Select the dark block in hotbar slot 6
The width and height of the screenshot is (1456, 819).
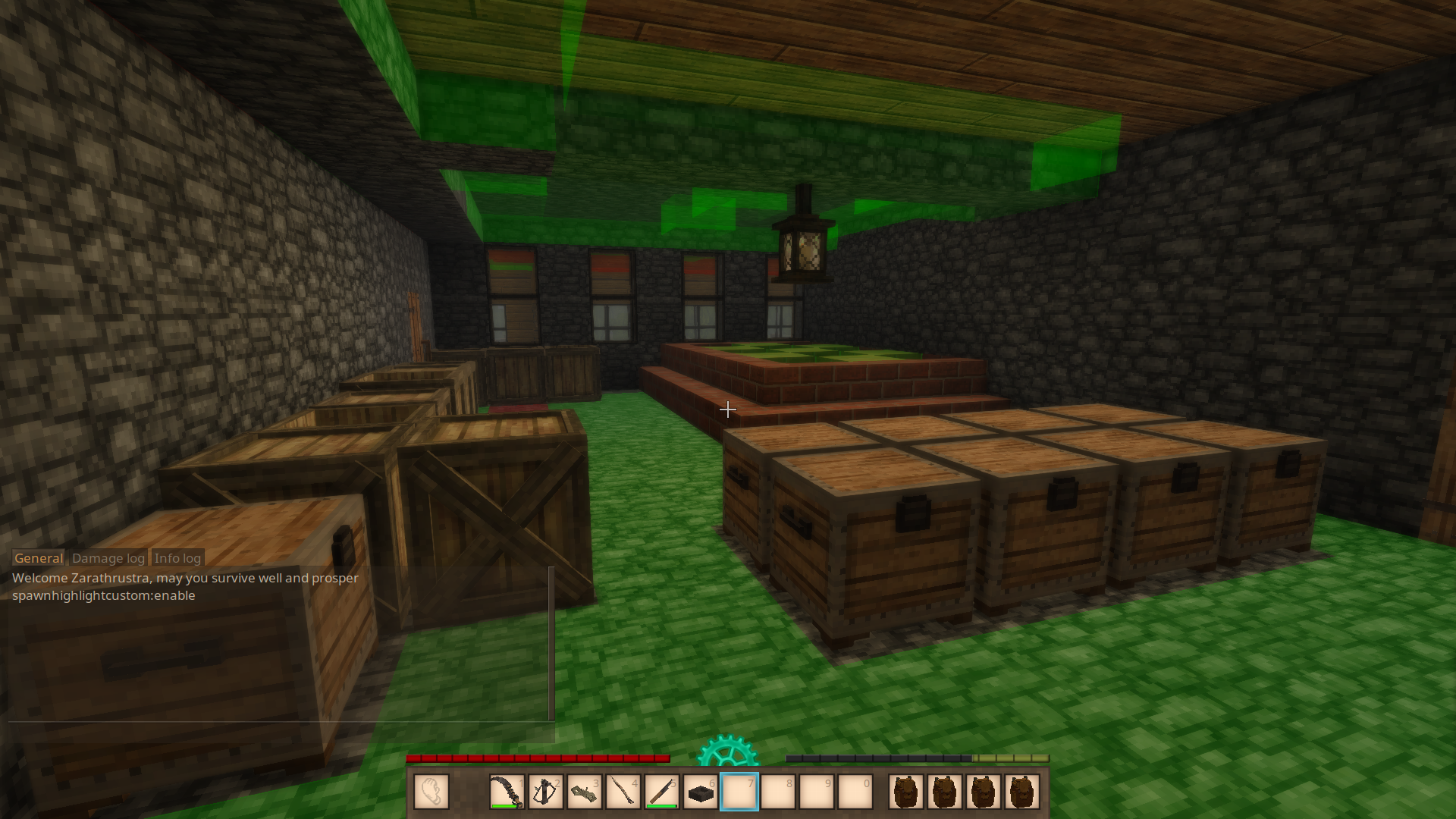coord(700,792)
